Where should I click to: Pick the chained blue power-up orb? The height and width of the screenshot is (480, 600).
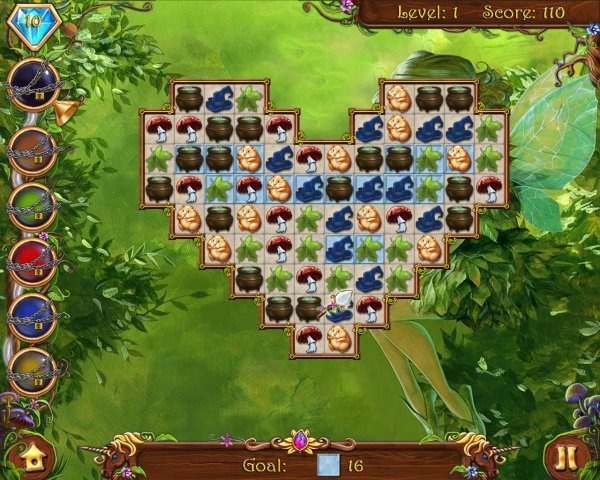pyautogui.click(x=32, y=317)
